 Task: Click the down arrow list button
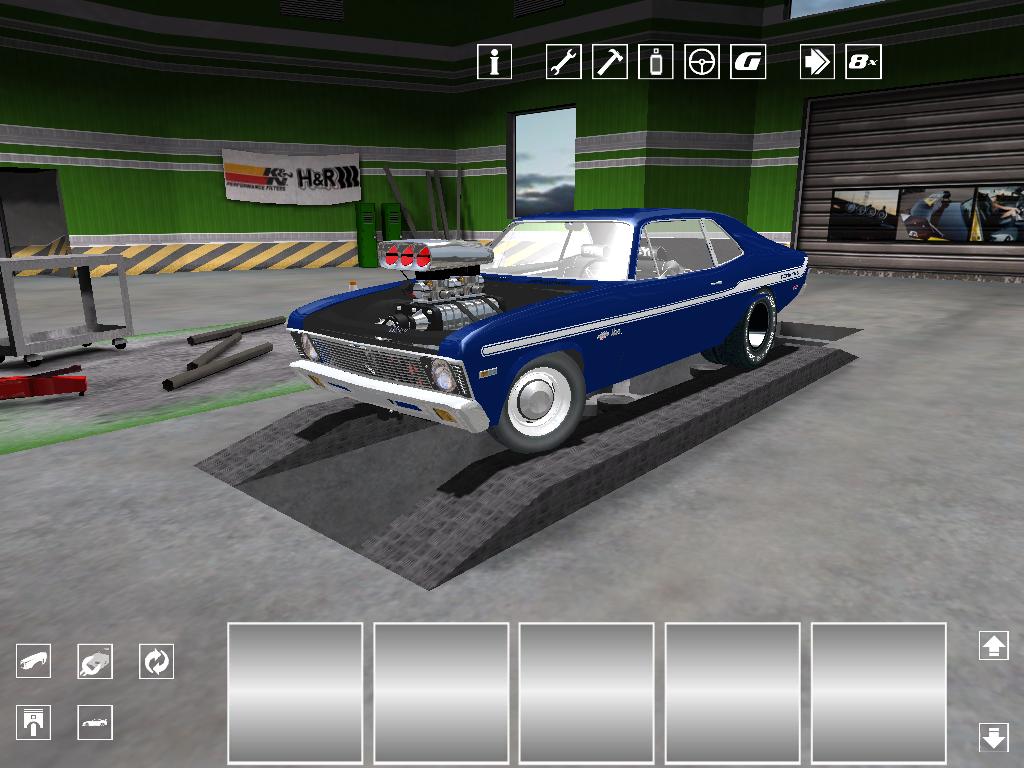(x=993, y=737)
